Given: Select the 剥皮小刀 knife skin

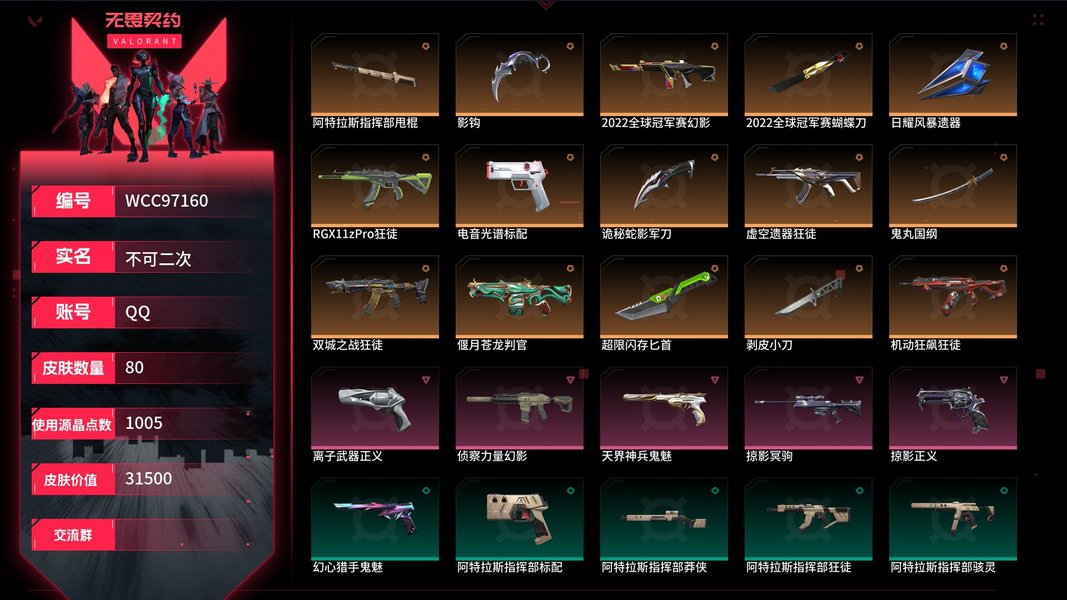Looking at the screenshot, I should [x=808, y=297].
